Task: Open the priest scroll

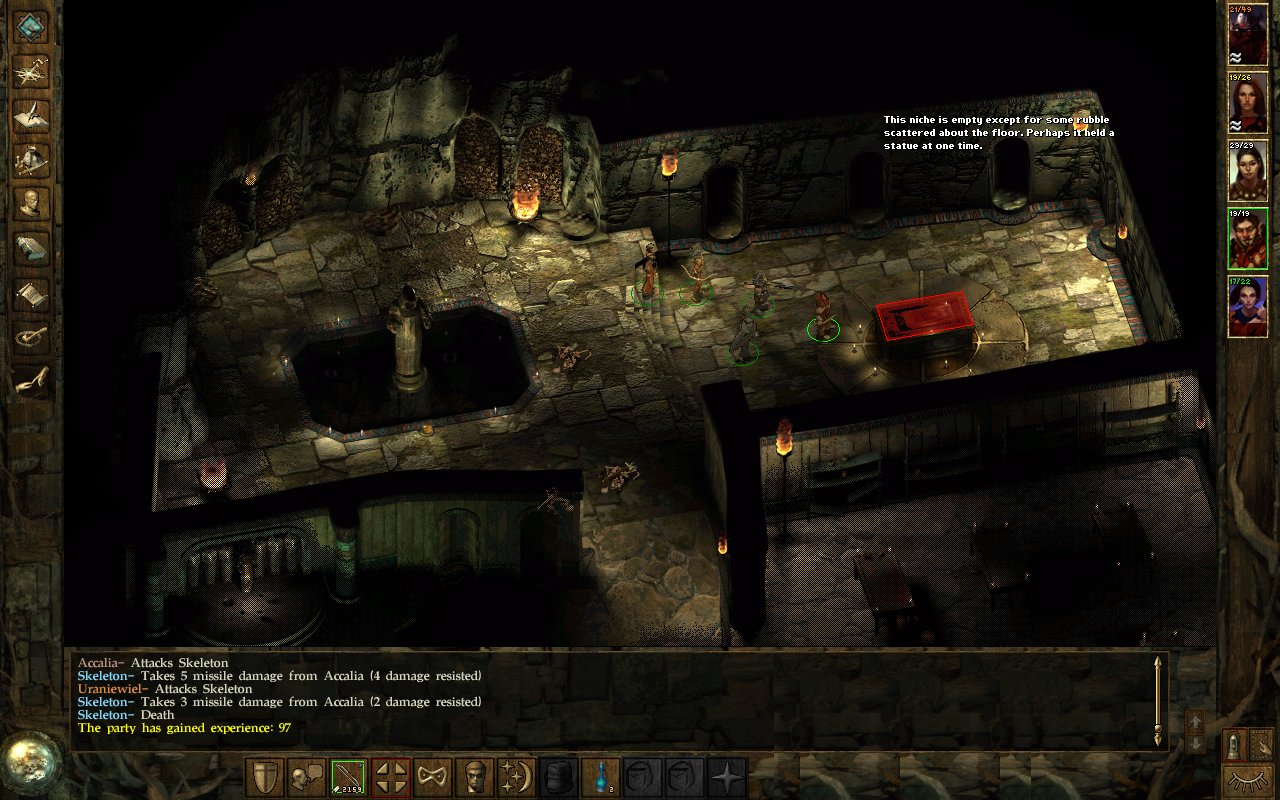Action: coord(32,294)
